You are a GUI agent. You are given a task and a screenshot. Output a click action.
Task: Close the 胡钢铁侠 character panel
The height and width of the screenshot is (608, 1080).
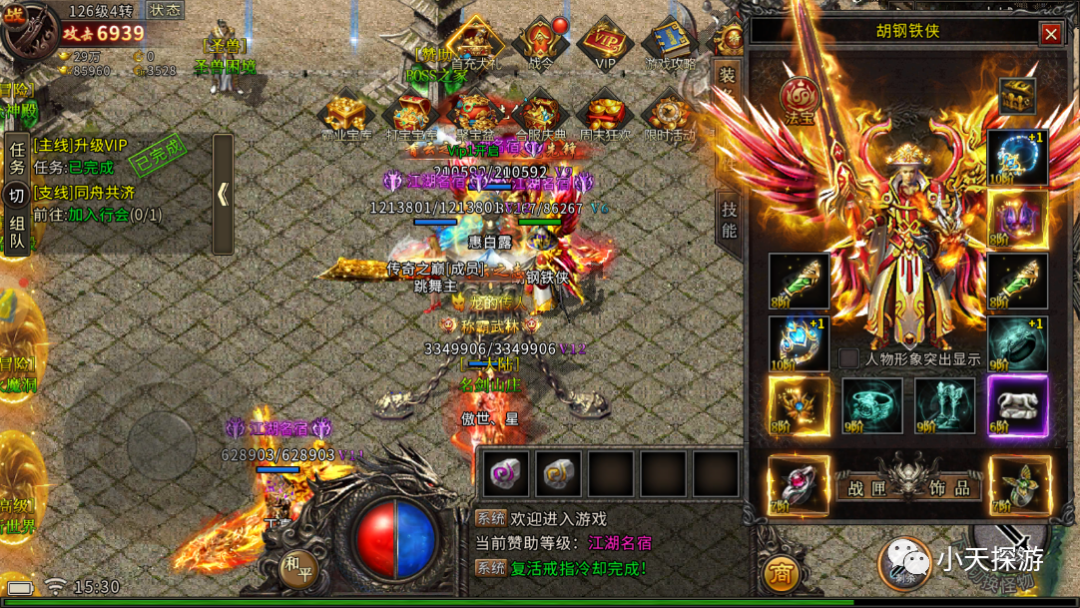click(1050, 34)
